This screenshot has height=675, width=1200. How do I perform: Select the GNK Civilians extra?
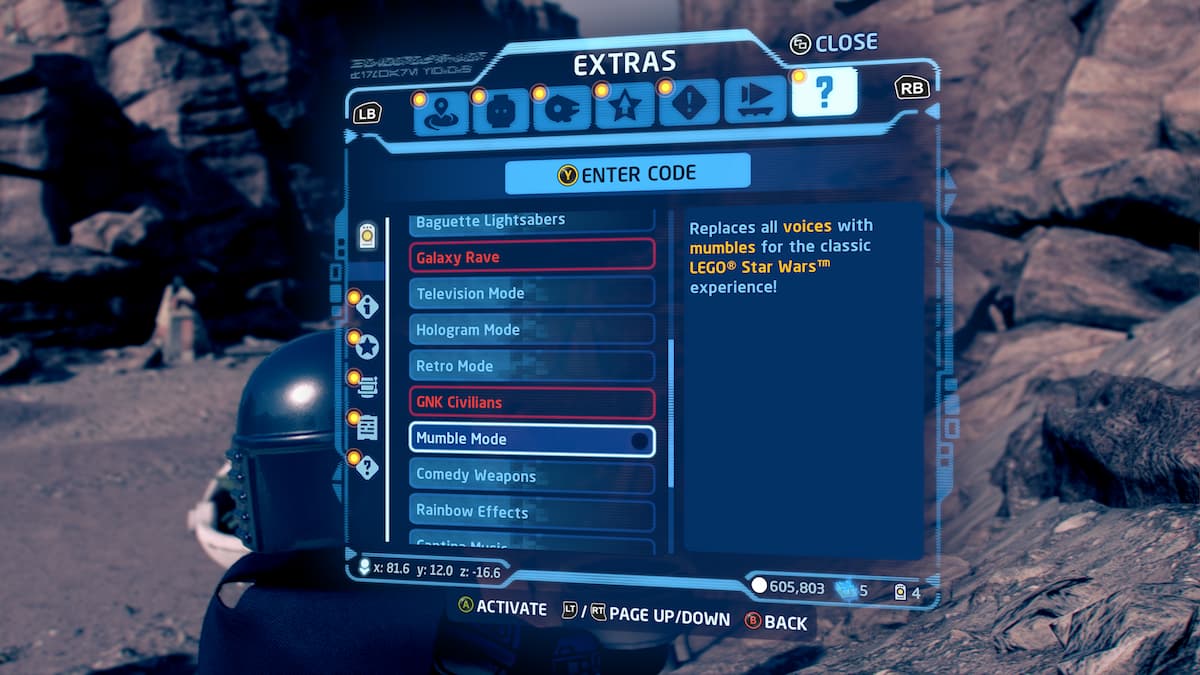(531, 402)
